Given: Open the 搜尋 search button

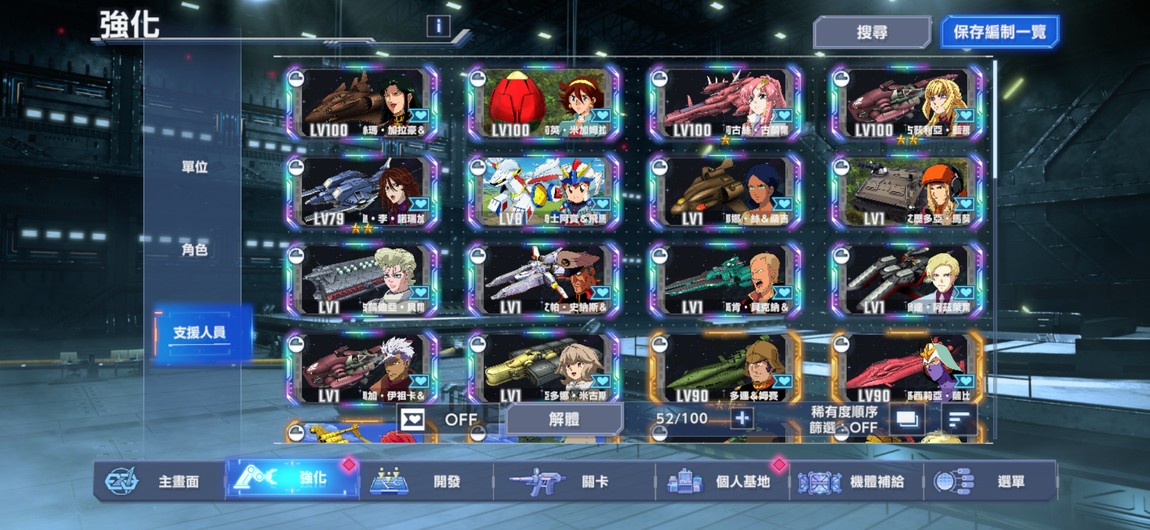Looking at the screenshot, I should tap(872, 32).
